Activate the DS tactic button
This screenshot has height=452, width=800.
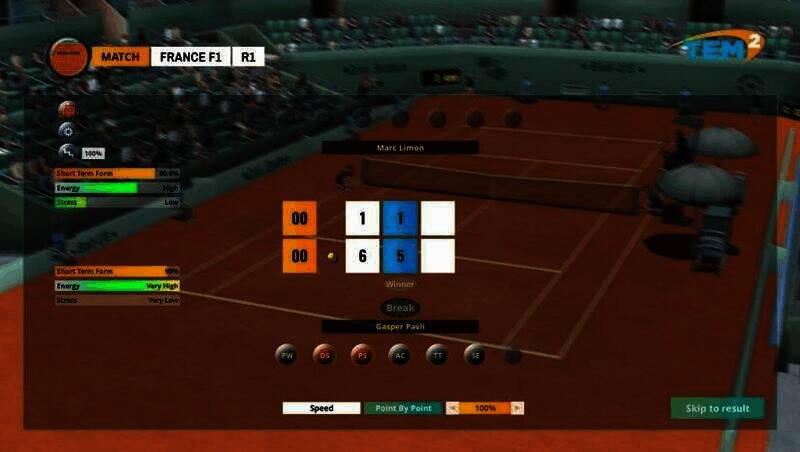pyautogui.click(x=324, y=354)
